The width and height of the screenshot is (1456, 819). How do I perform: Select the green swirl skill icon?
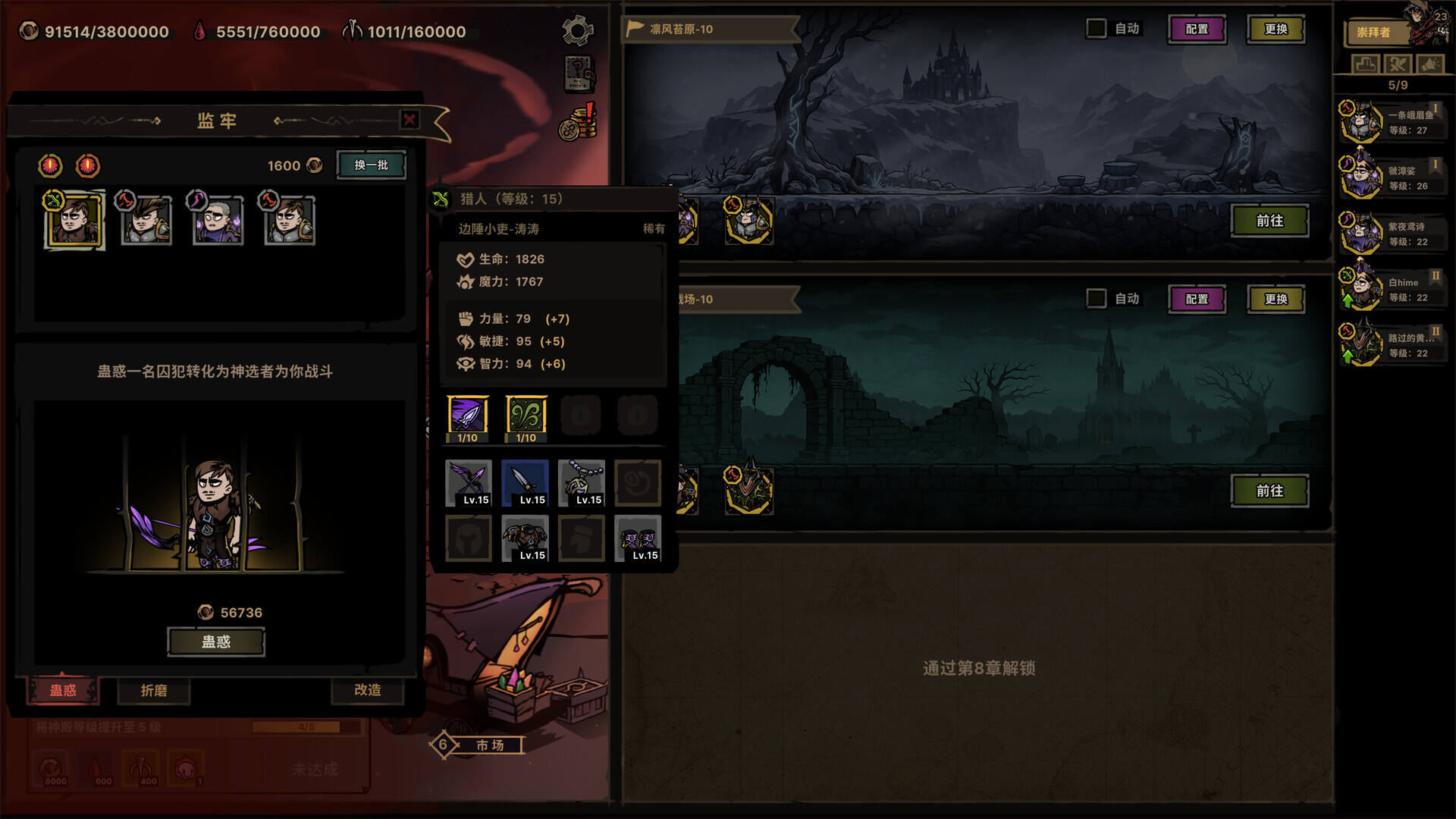(x=525, y=414)
